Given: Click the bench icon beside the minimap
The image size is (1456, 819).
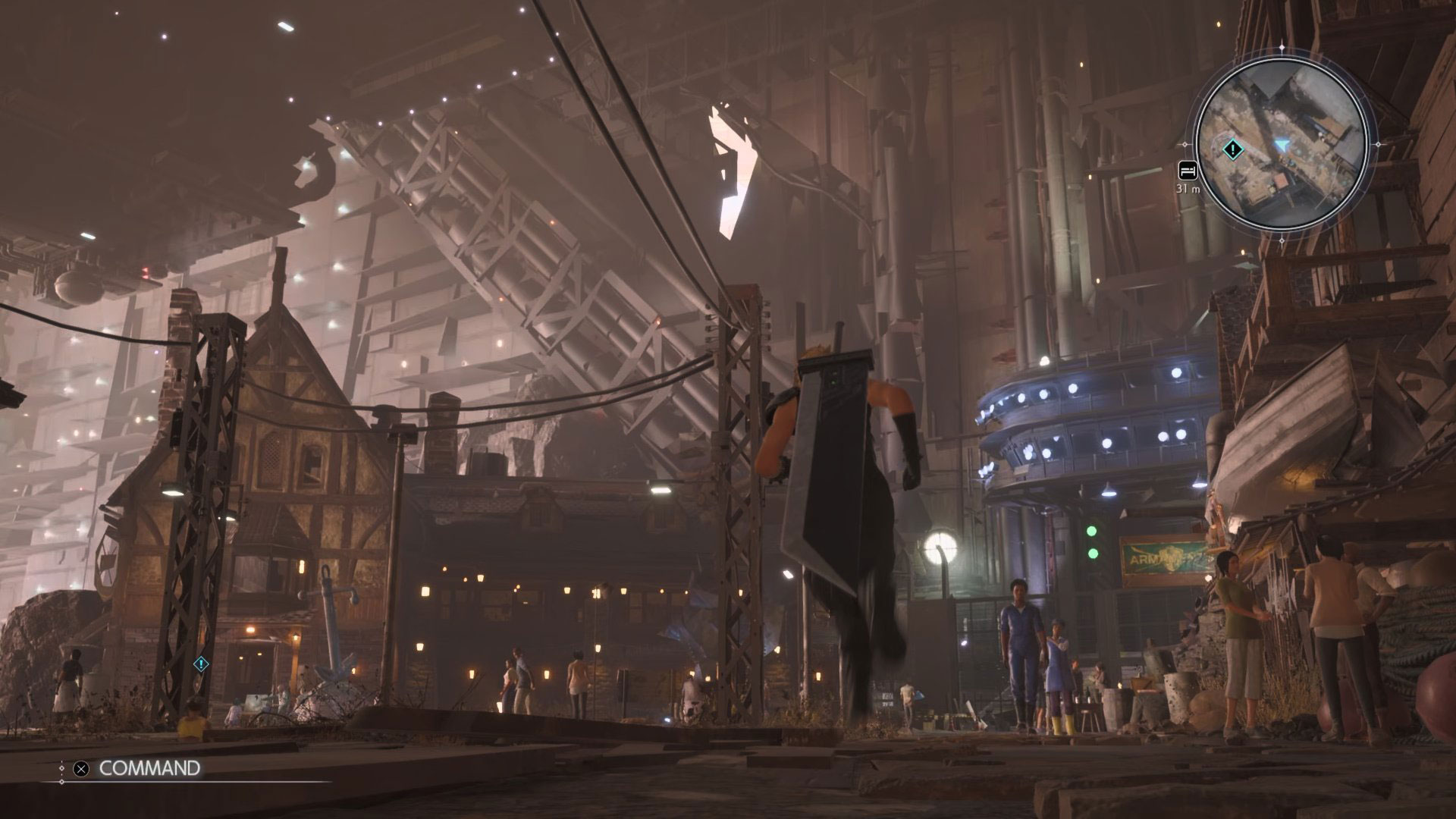Looking at the screenshot, I should point(1186,170).
